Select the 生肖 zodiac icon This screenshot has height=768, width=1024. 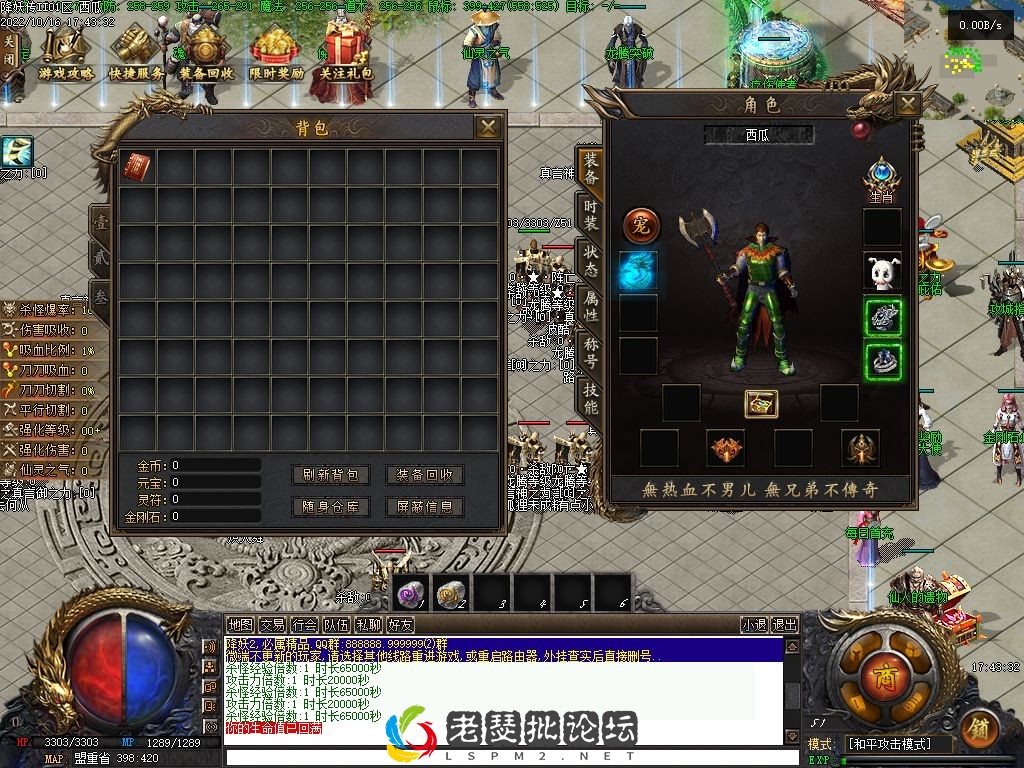coord(882,176)
